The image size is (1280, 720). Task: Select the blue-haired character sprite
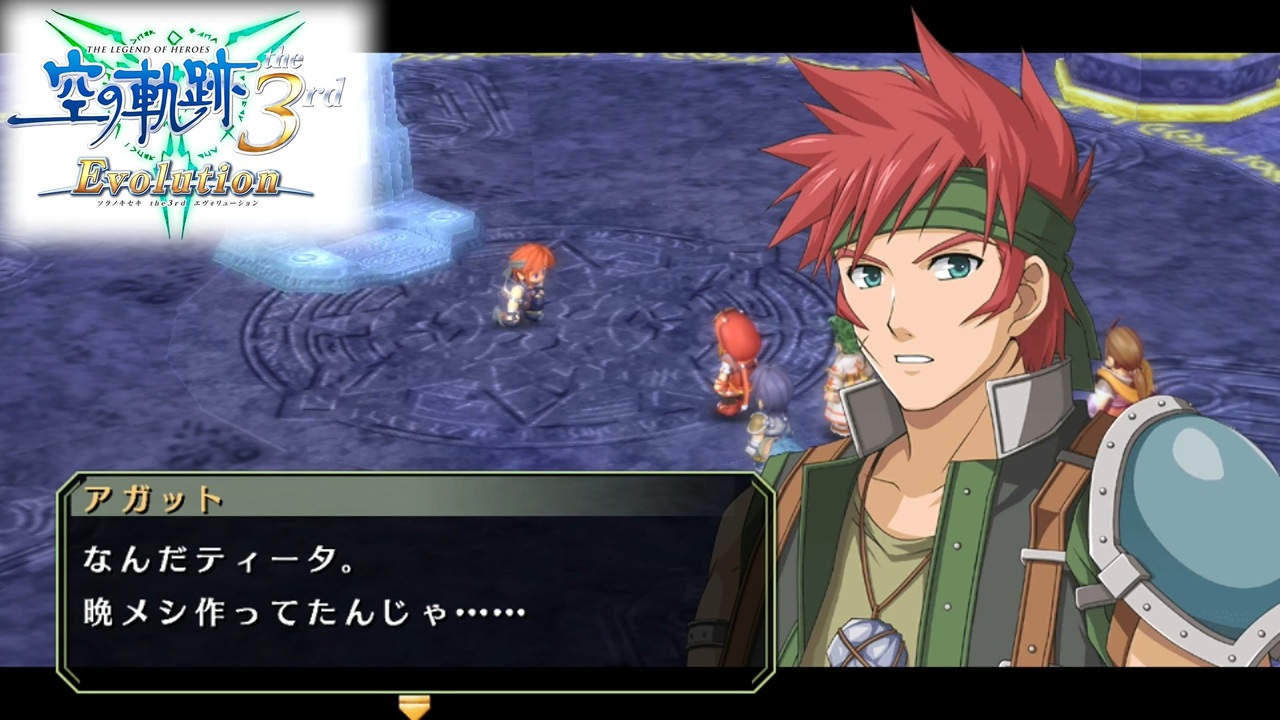click(x=775, y=400)
